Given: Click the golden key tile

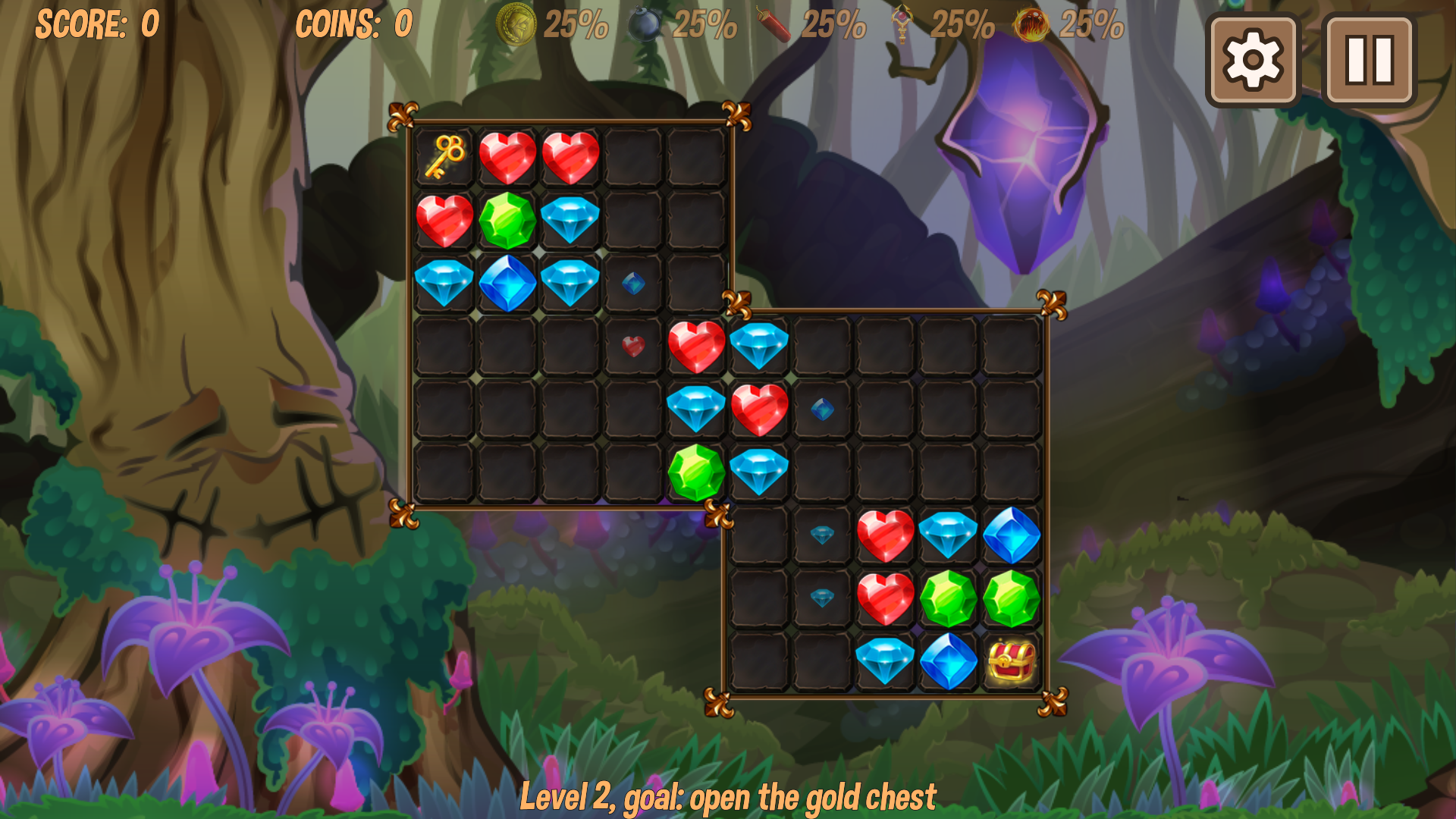Looking at the screenshot, I should (444, 157).
